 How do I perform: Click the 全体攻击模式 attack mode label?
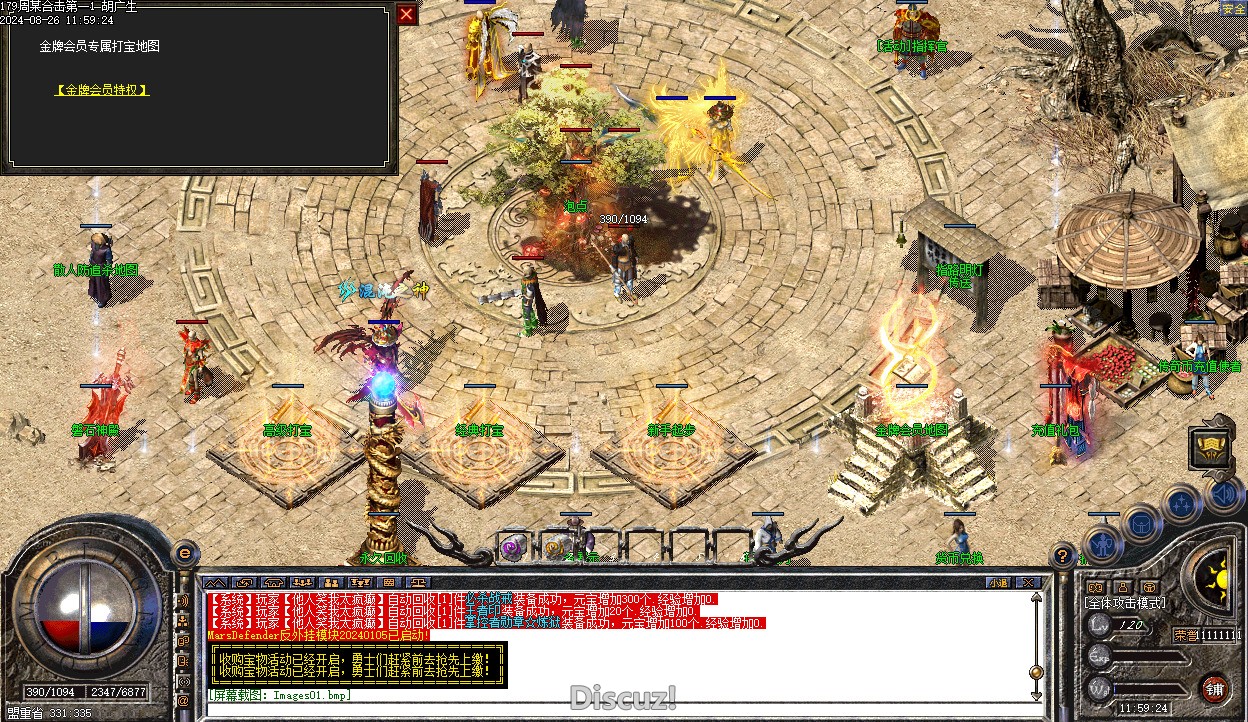click(x=1125, y=603)
